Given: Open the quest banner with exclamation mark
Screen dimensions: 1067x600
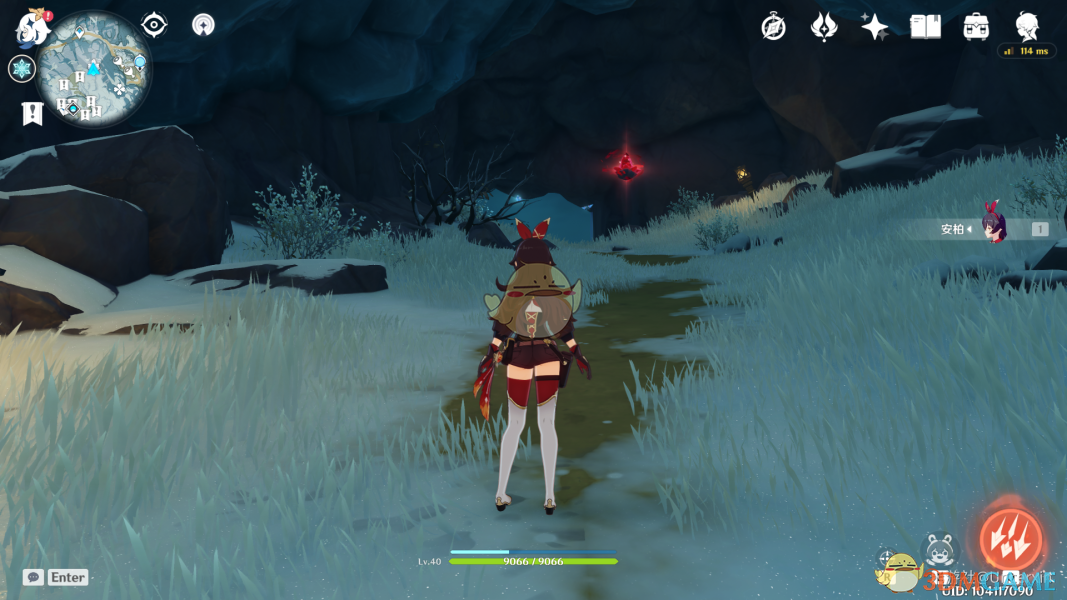Looking at the screenshot, I should pyautogui.click(x=32, y=113).
